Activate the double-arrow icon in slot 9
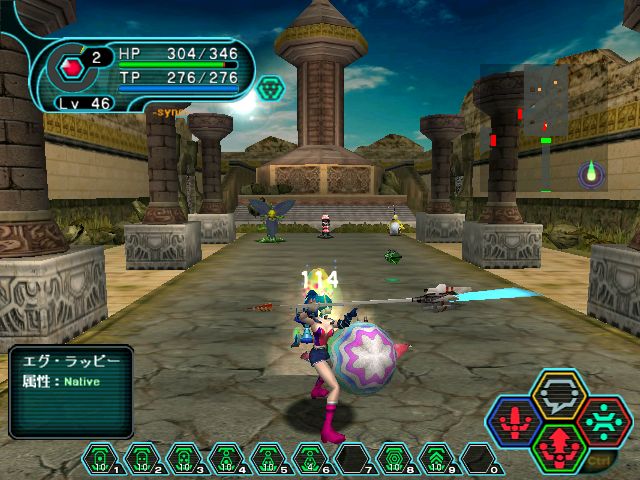The height and width of the screenshot is (480, 640). [x=435, y=457]
